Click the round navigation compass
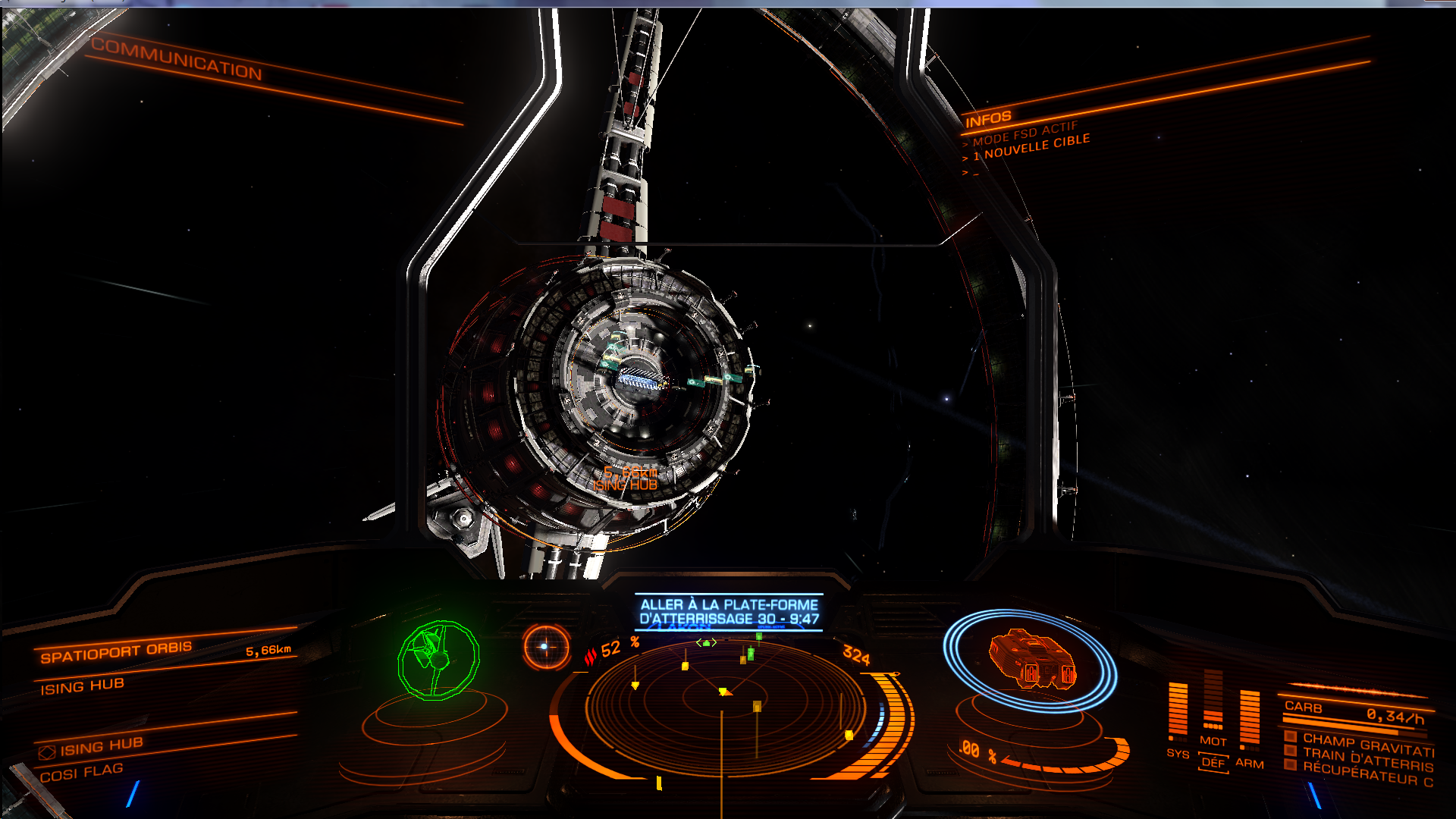This screenshot has width=1456, height=819. point(545,647)
